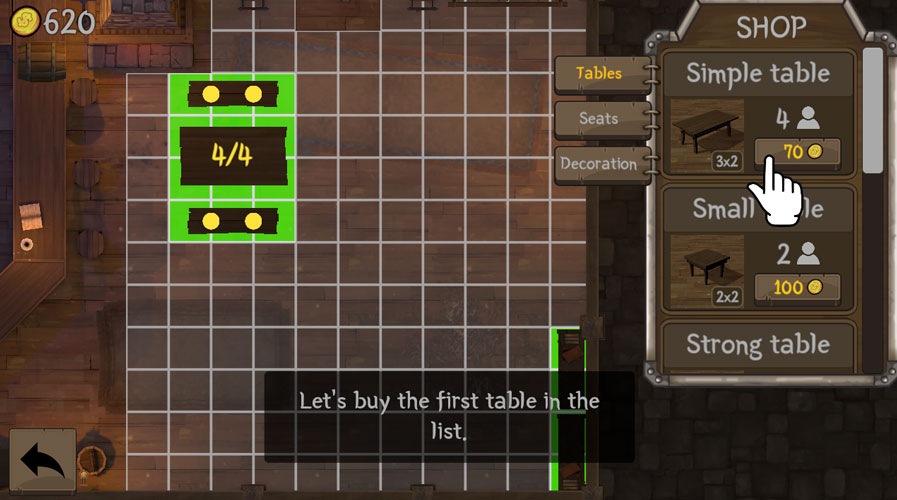Choose the Strong table entry
897x500 pixels.
pyautogui.click(x=758, y=346)
